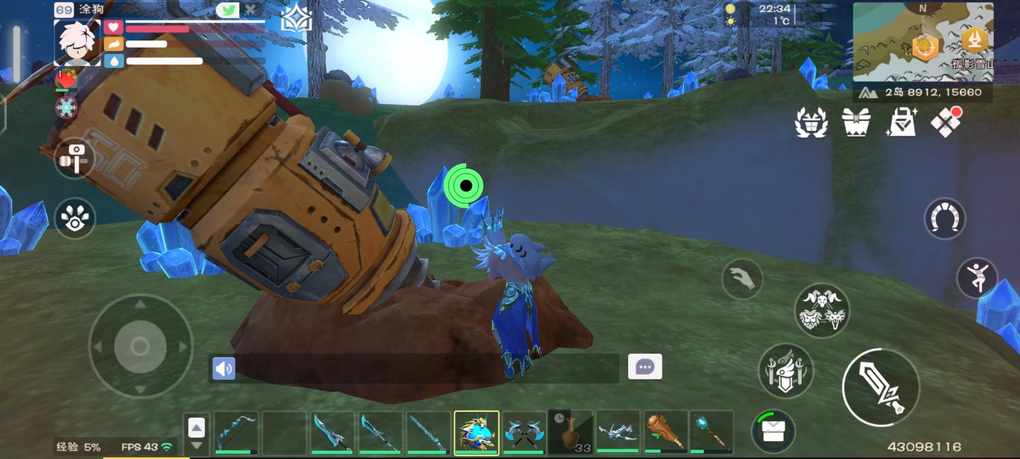Activate the jumping figure action button
The image size is (1020, 459).
976,277
